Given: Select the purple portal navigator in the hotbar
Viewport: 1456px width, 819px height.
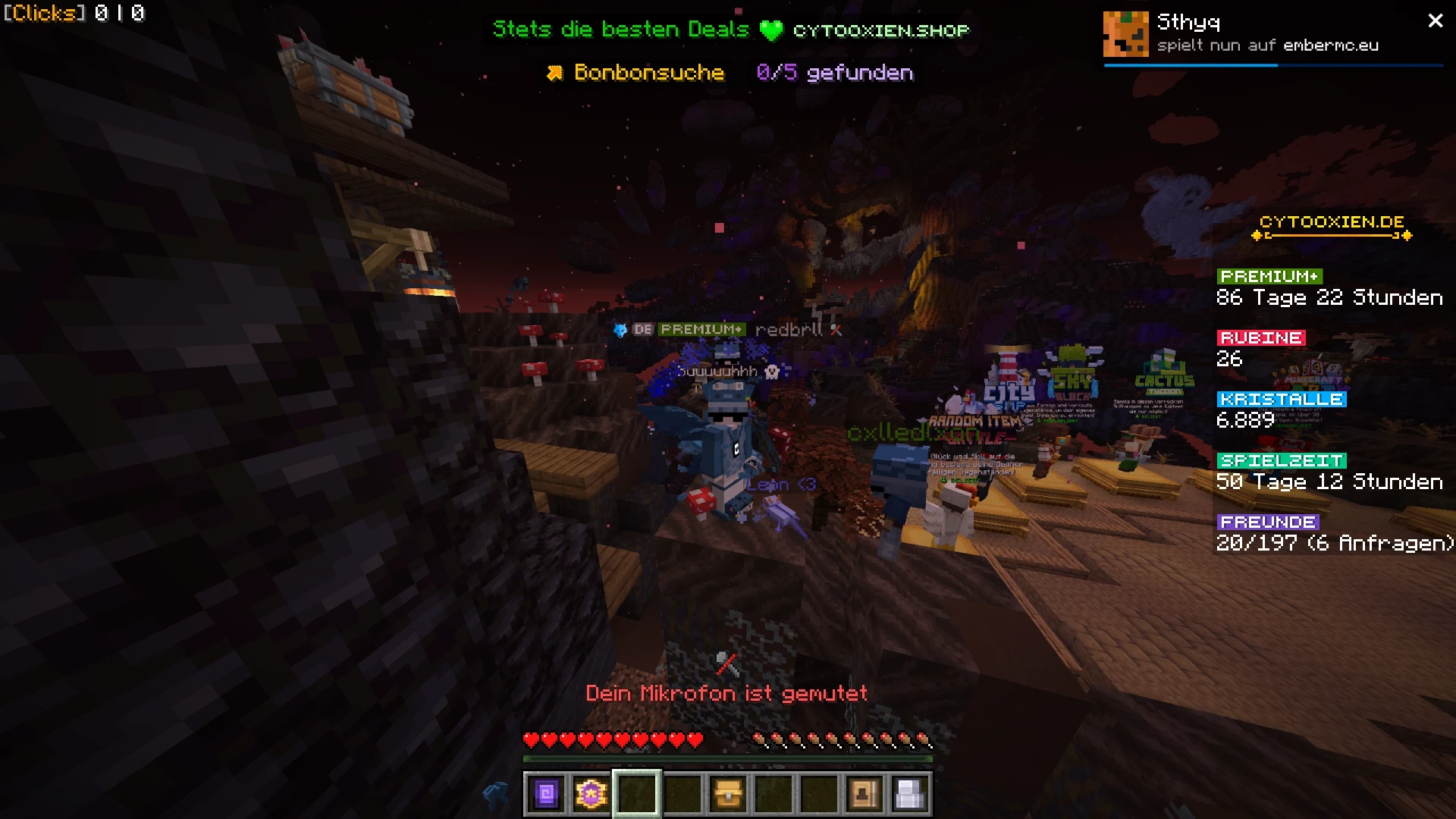Looking at the screenshot, I should pos(545,792).
